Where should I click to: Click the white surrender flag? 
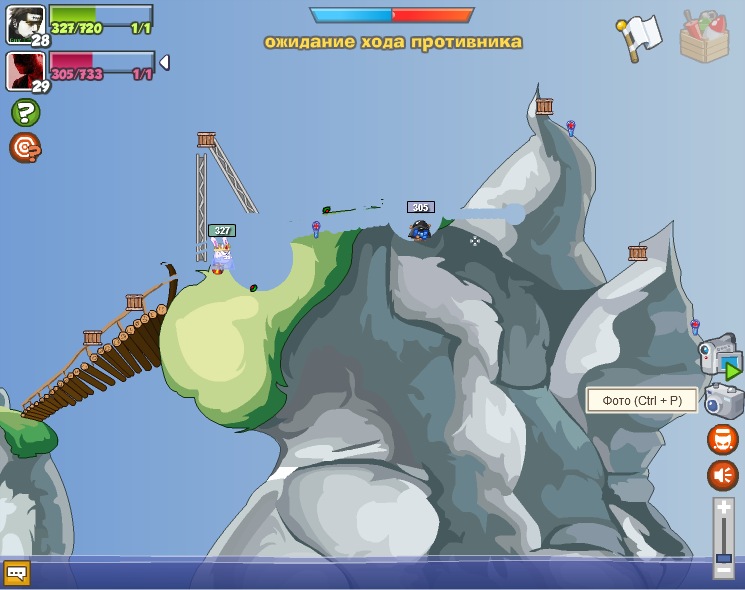pos(640,37)
